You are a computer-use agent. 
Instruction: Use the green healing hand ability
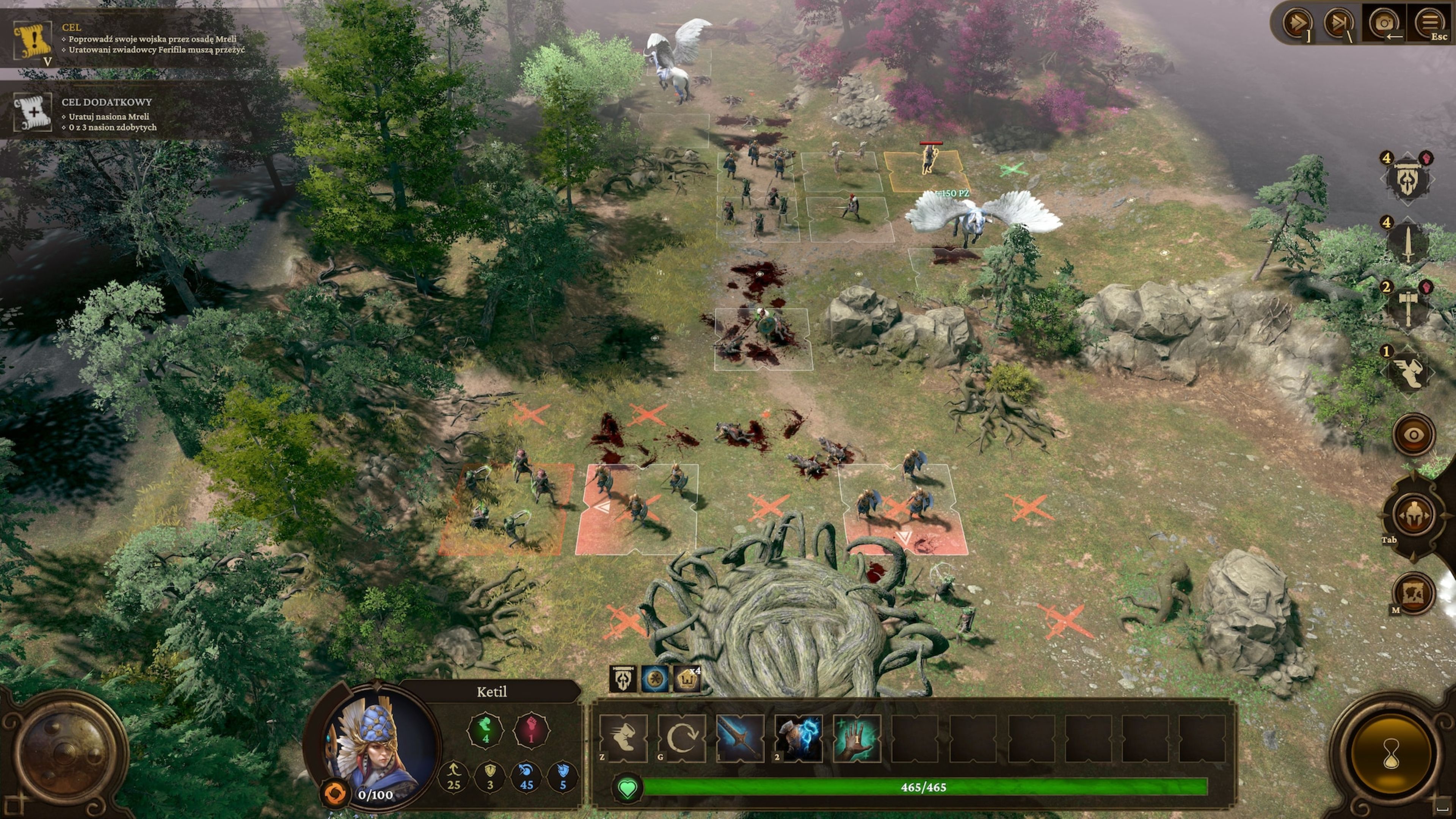[857, 738]
